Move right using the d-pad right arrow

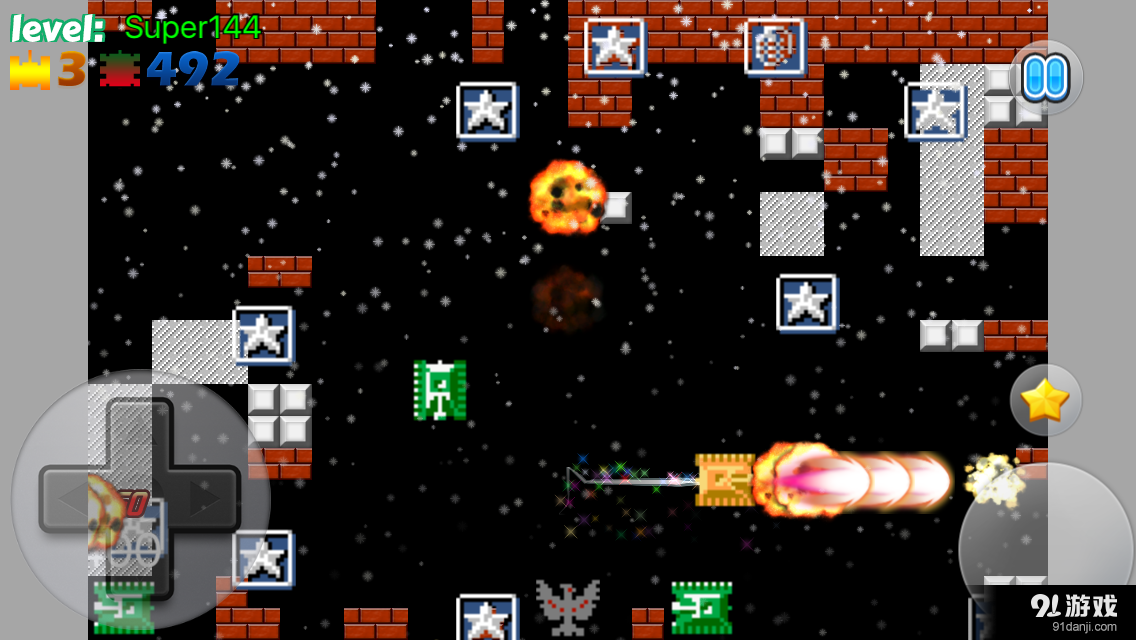pyautogui.click(x=207, y=498)
